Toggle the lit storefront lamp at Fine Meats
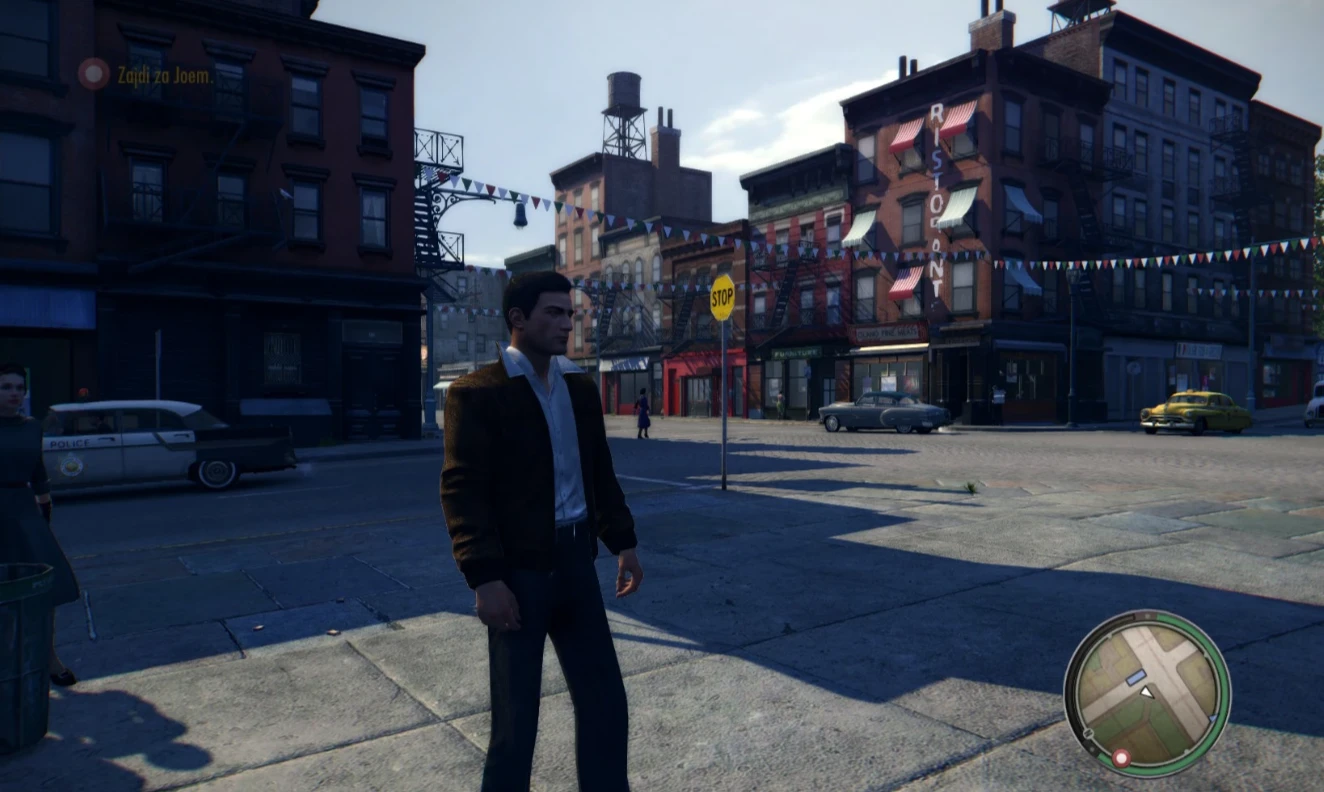 click(892, 348)
